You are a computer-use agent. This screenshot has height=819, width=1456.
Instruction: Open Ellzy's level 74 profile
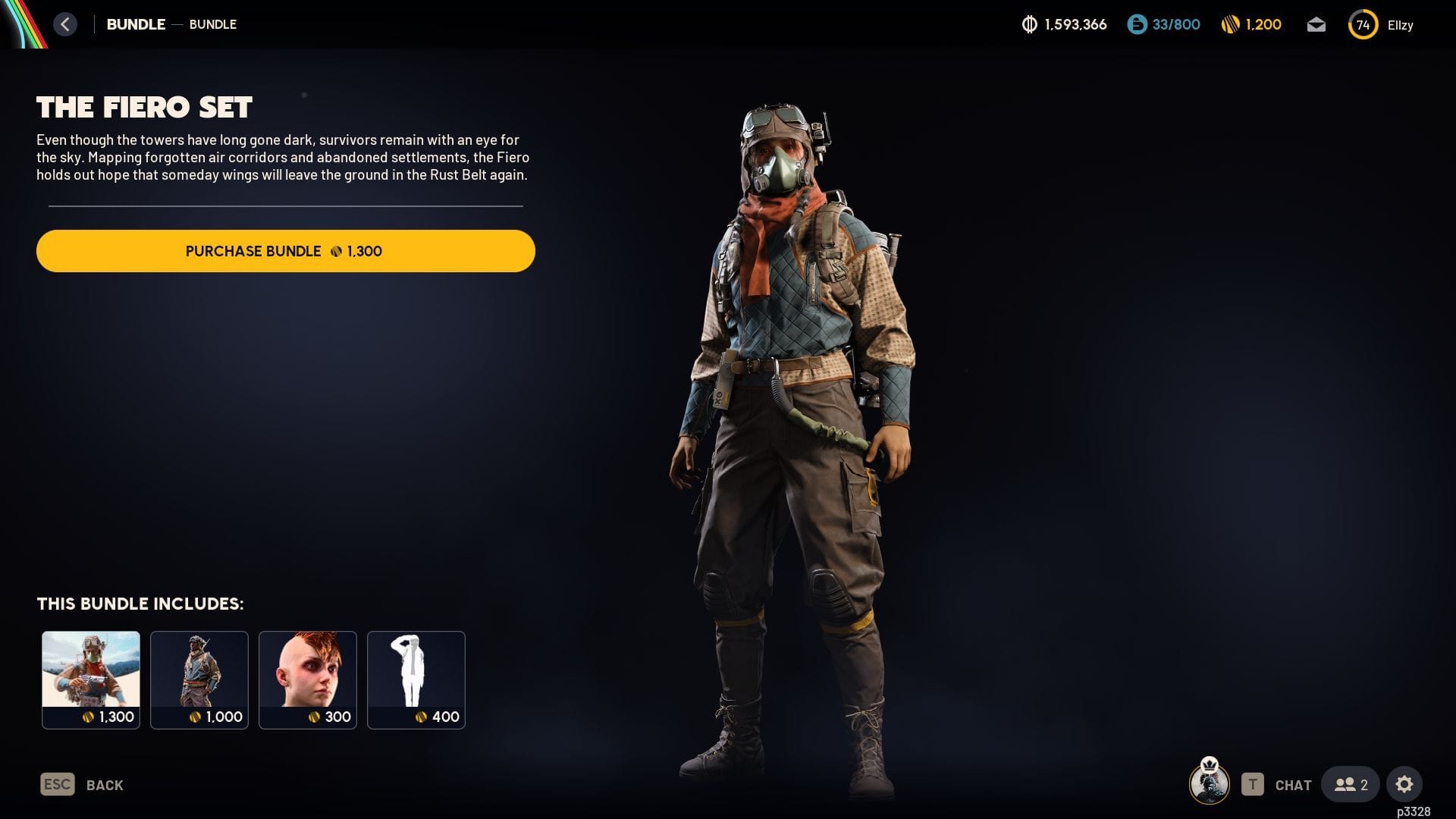pyautogui.click(x=1382, y=25)
